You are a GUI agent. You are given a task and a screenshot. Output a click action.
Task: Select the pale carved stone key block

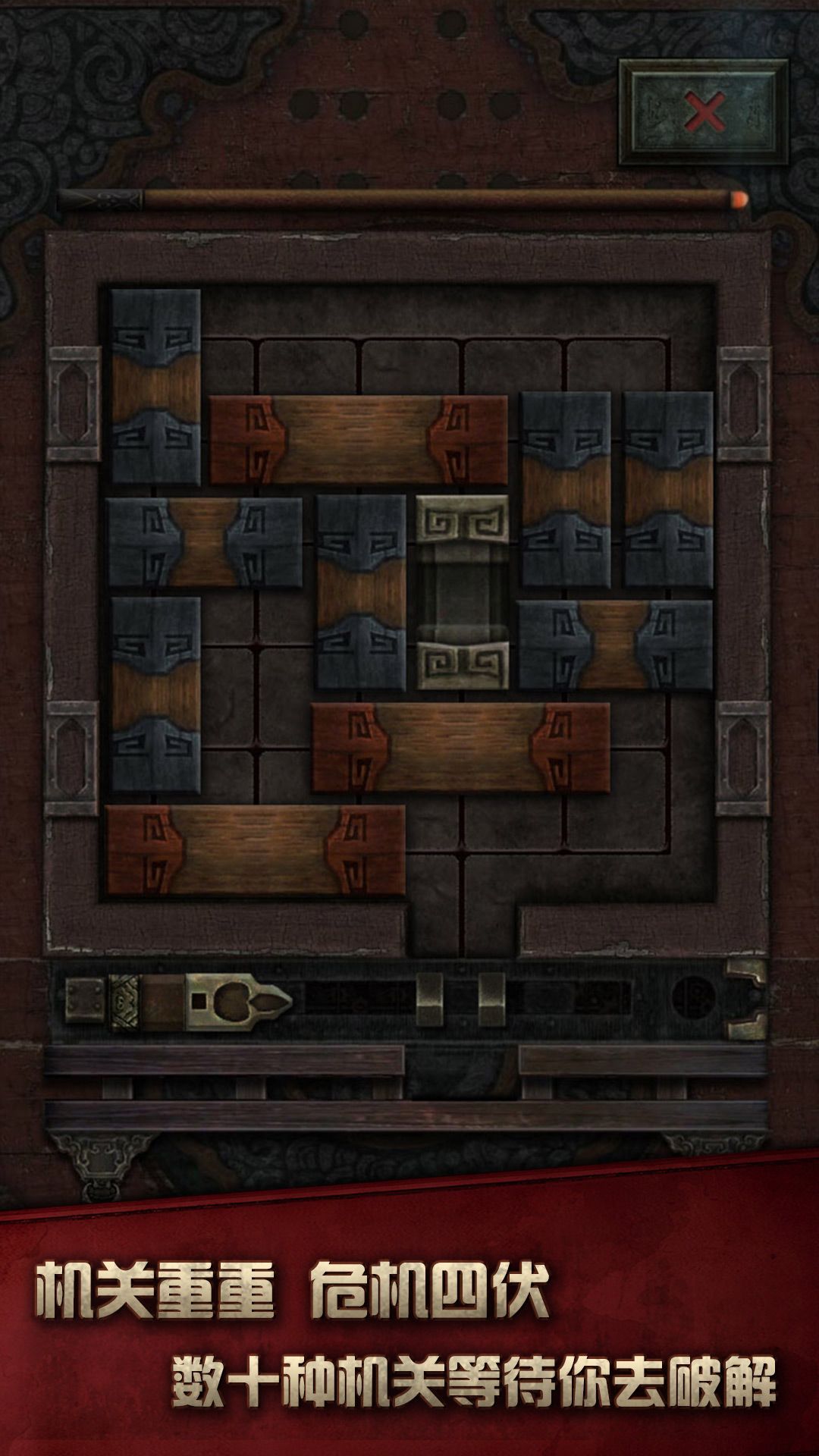pos(463,592)
